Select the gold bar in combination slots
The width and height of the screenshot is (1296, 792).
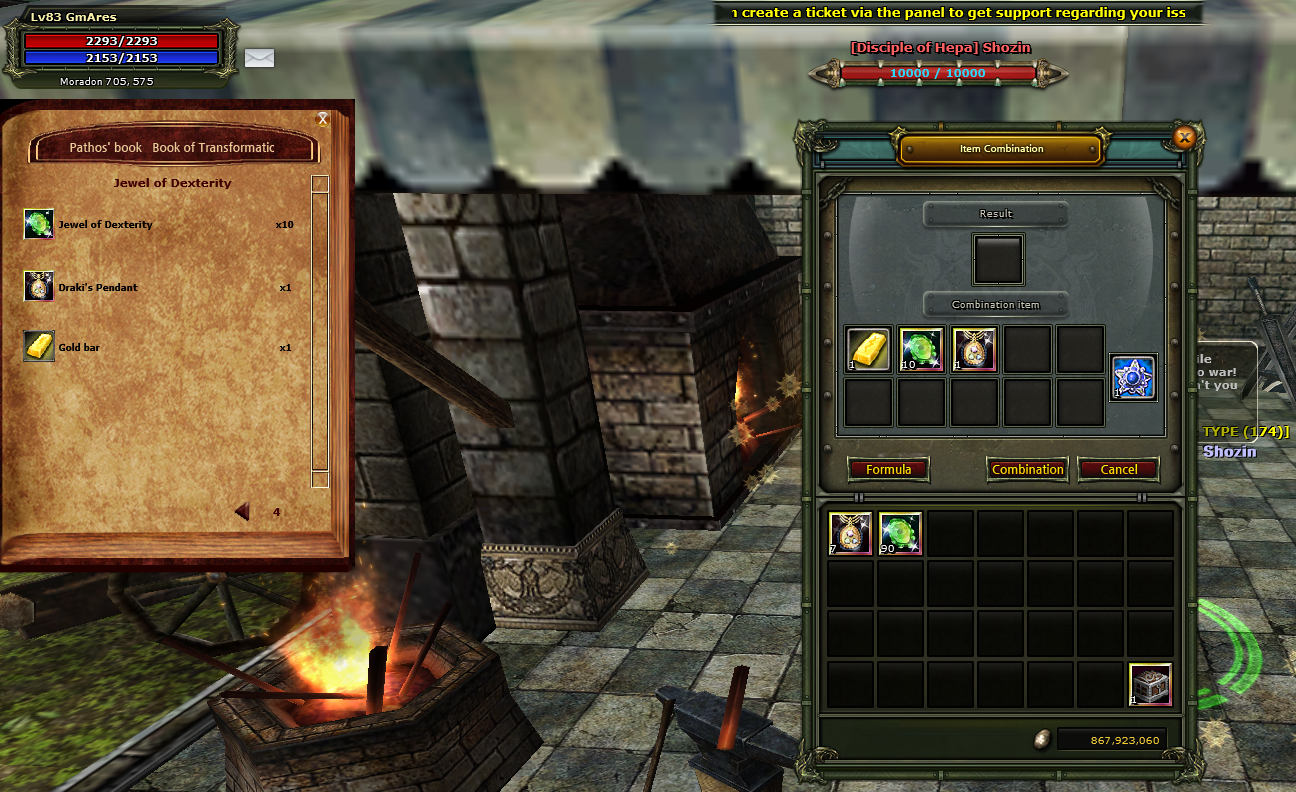point(869,350)
